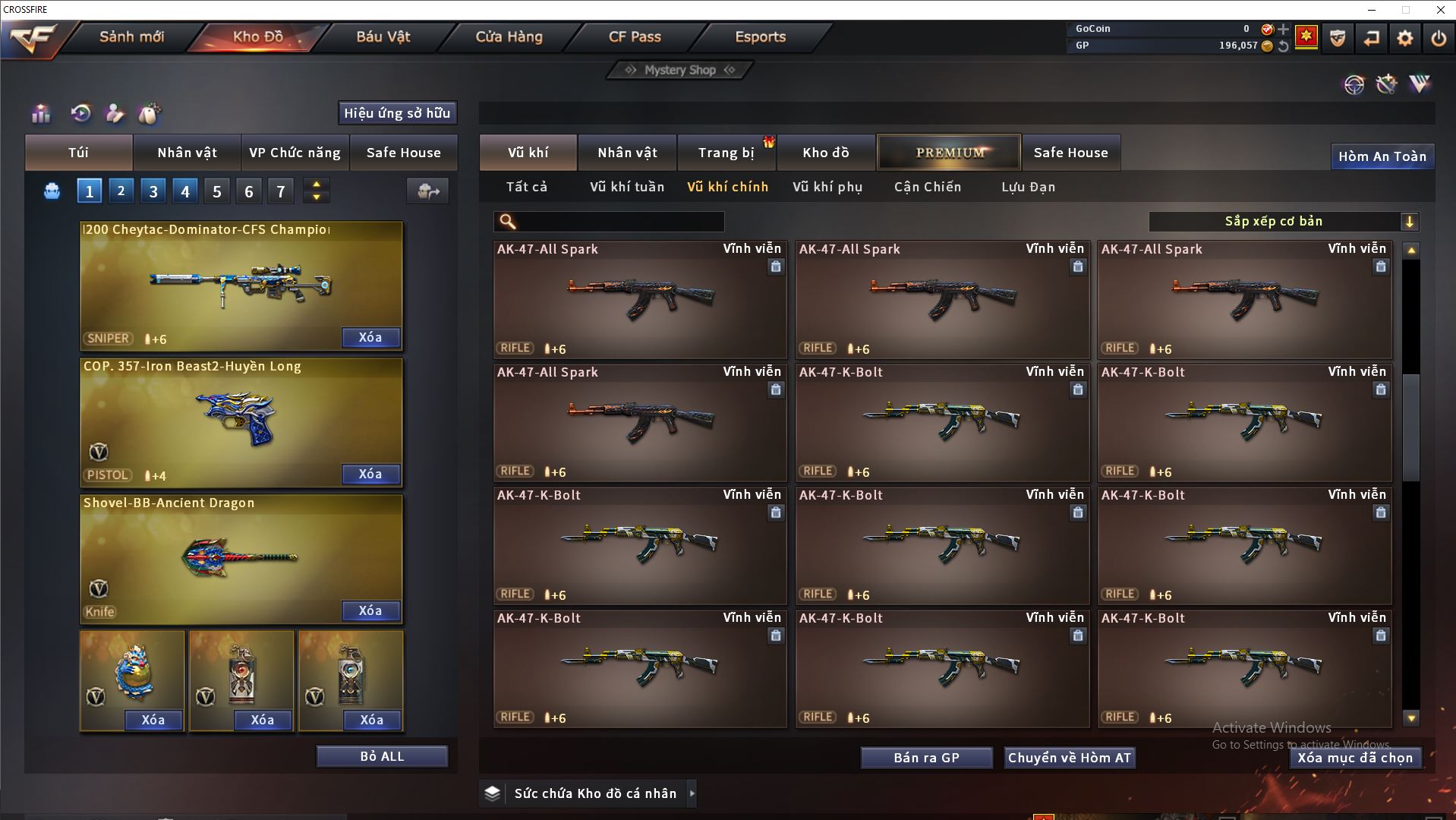Viewport: 1456px width, 820px height.
Task: Click the Hiệu ứng sở hữu button
Action: tap(396, 113)
